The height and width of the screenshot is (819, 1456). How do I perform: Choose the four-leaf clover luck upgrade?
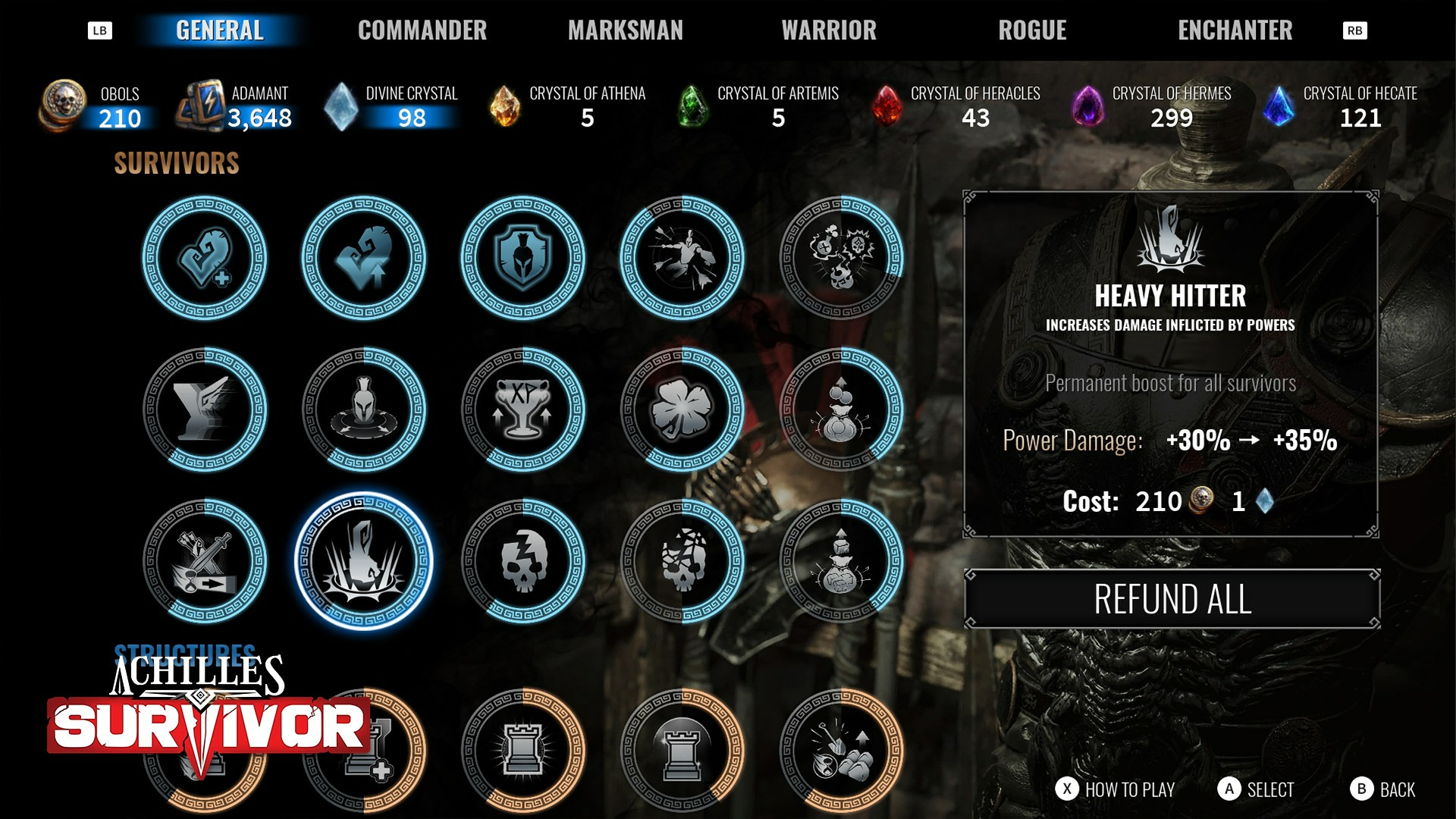pyautogui.click(x=682, y=409)
